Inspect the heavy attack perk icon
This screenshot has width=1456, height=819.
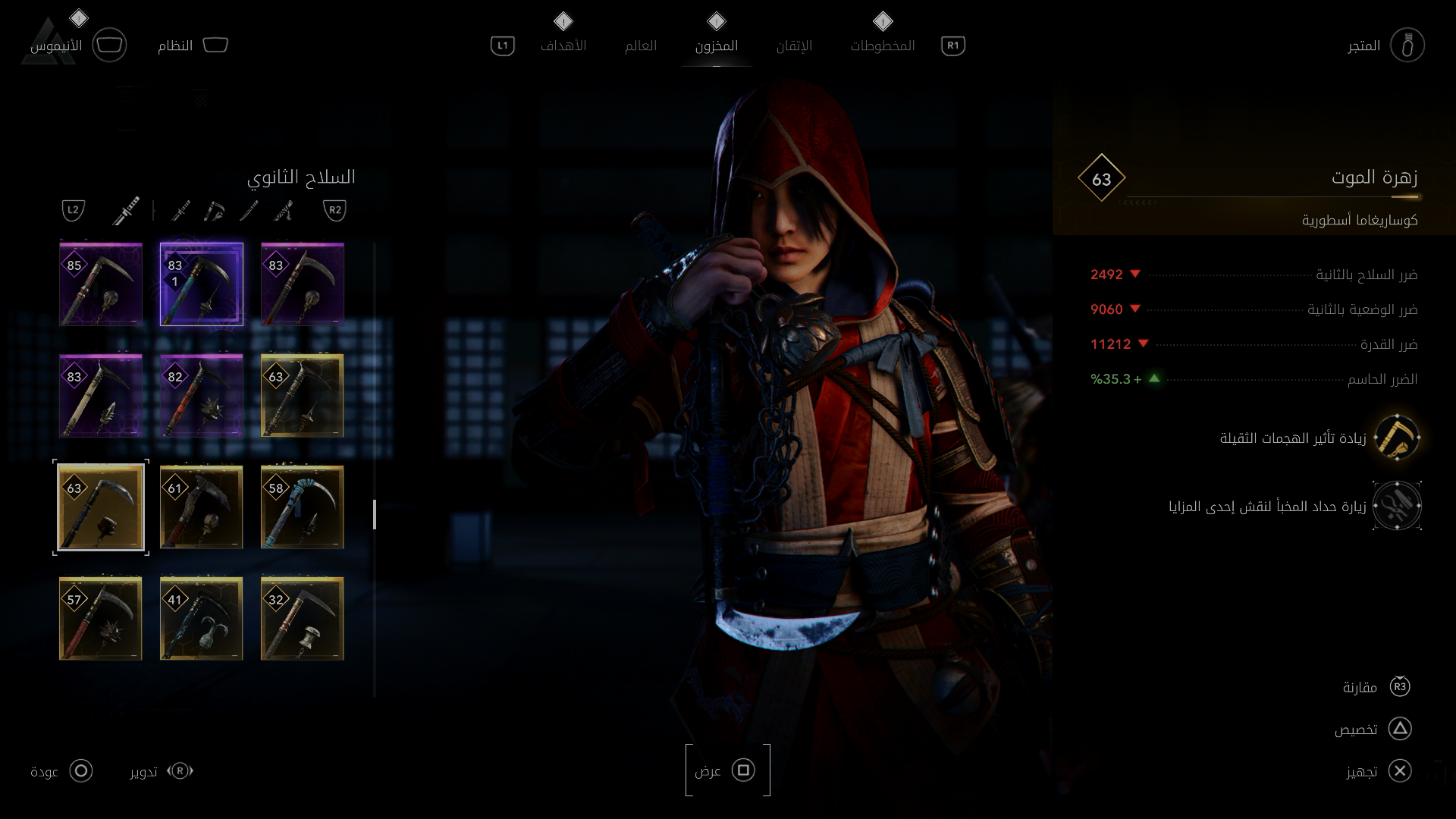pos(1397,438)
